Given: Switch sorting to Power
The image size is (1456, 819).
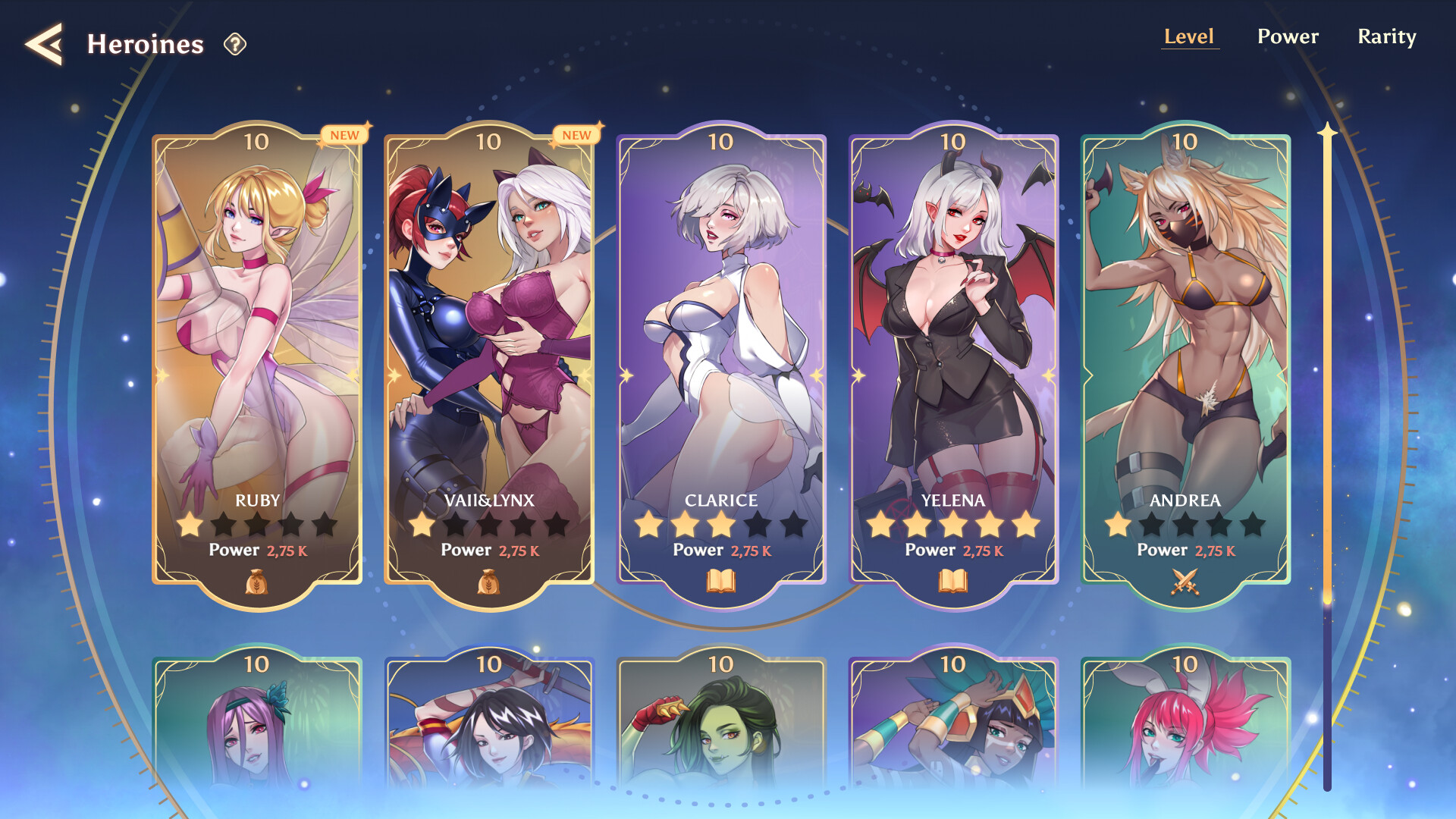Looking at the screenshot, I should (1288, 36).
